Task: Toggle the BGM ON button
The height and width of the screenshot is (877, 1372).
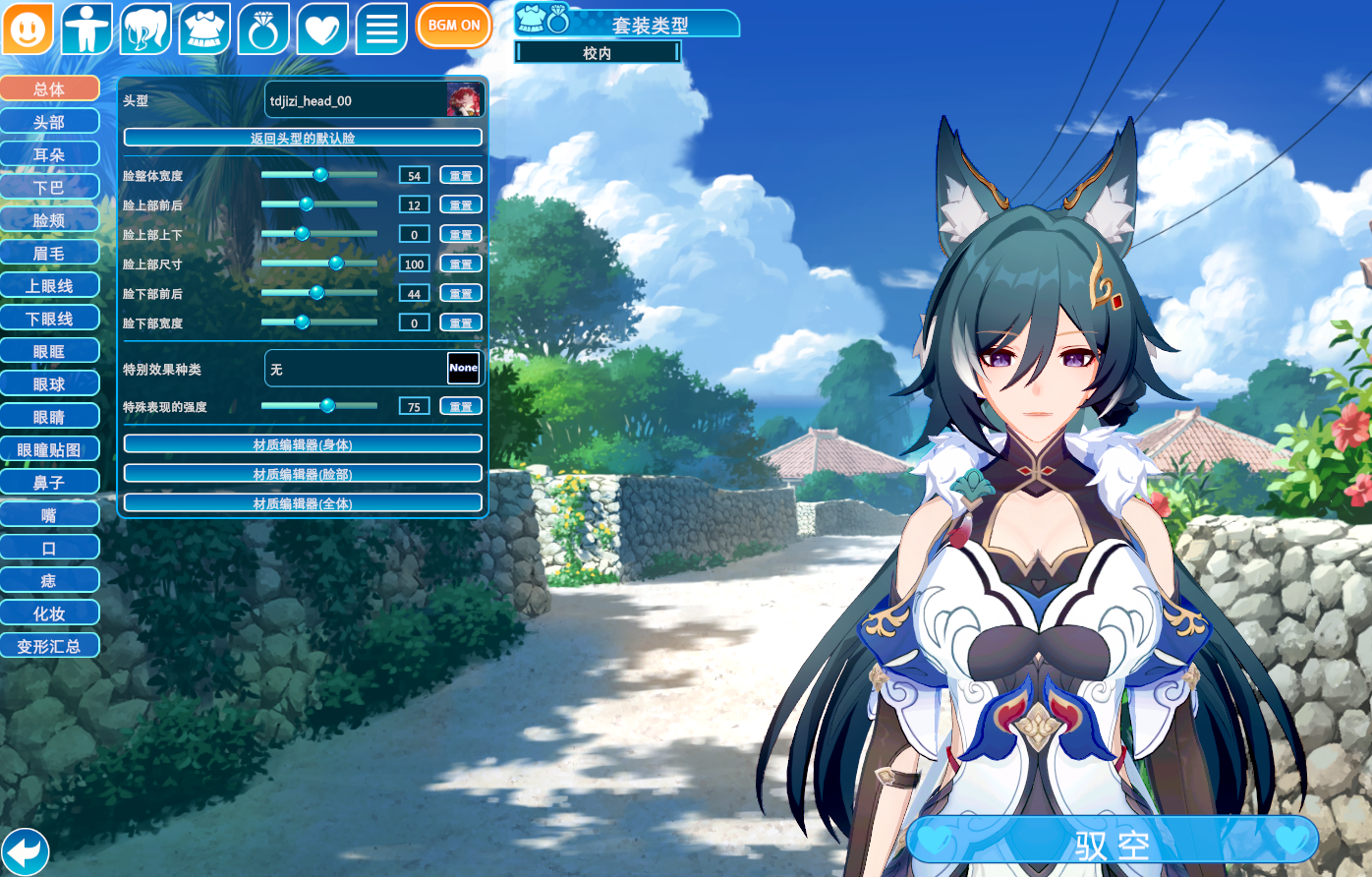Action: 454,26
